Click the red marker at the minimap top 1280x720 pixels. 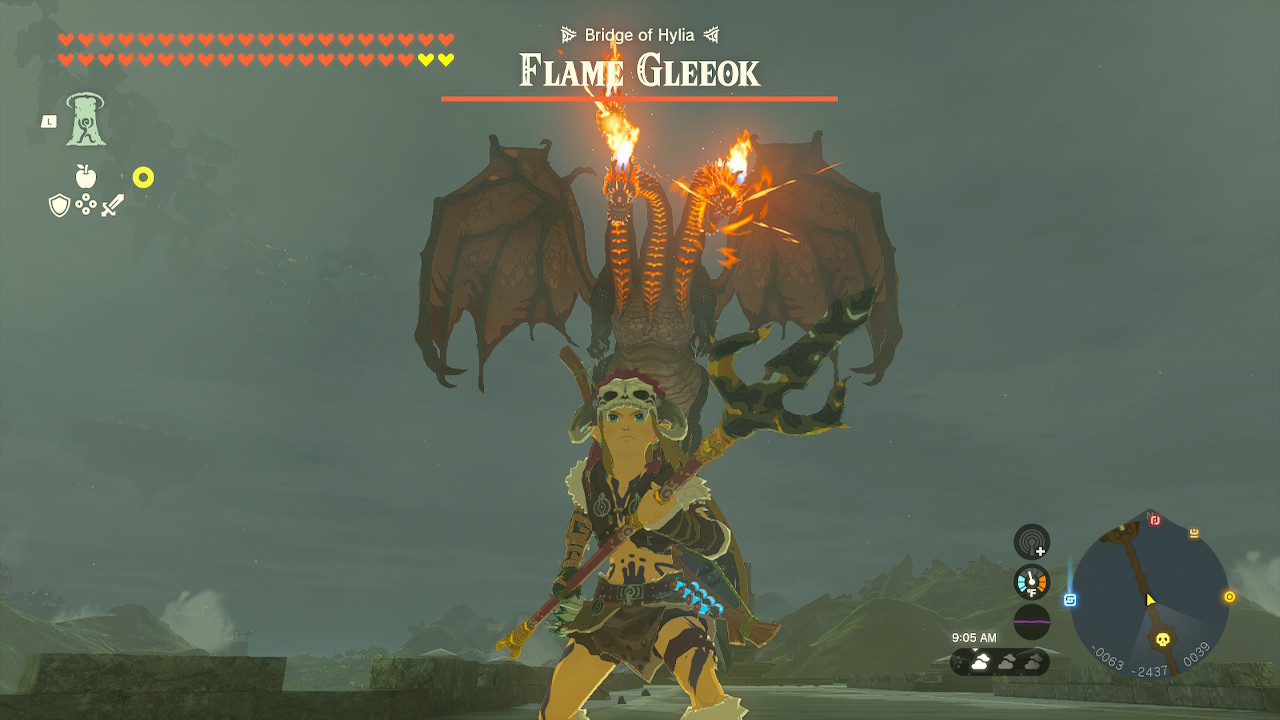1155,519
